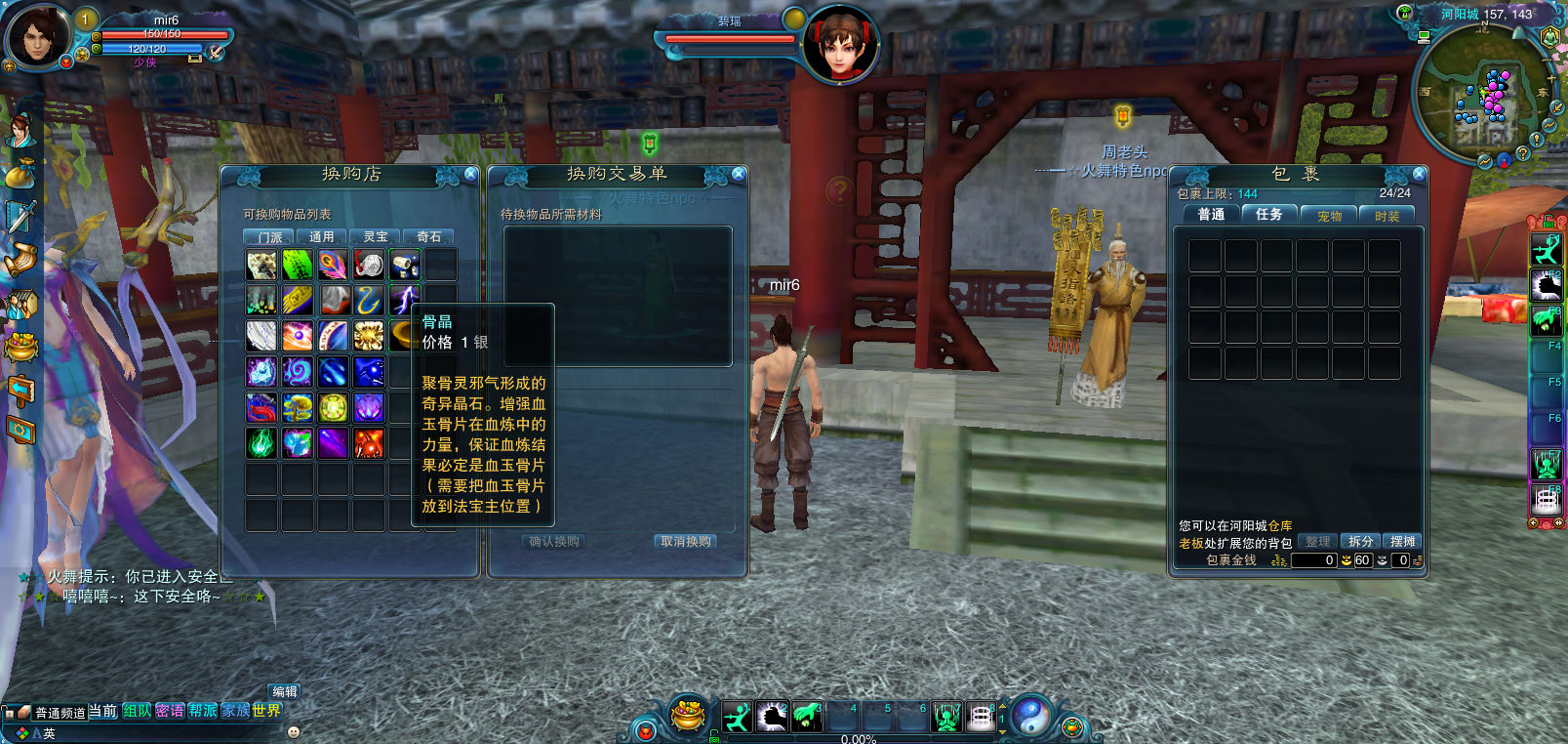This screenshot has height=744, width=1568.
Task: Open a stall with the 摆摊 button
Action: click(1403, 541)
